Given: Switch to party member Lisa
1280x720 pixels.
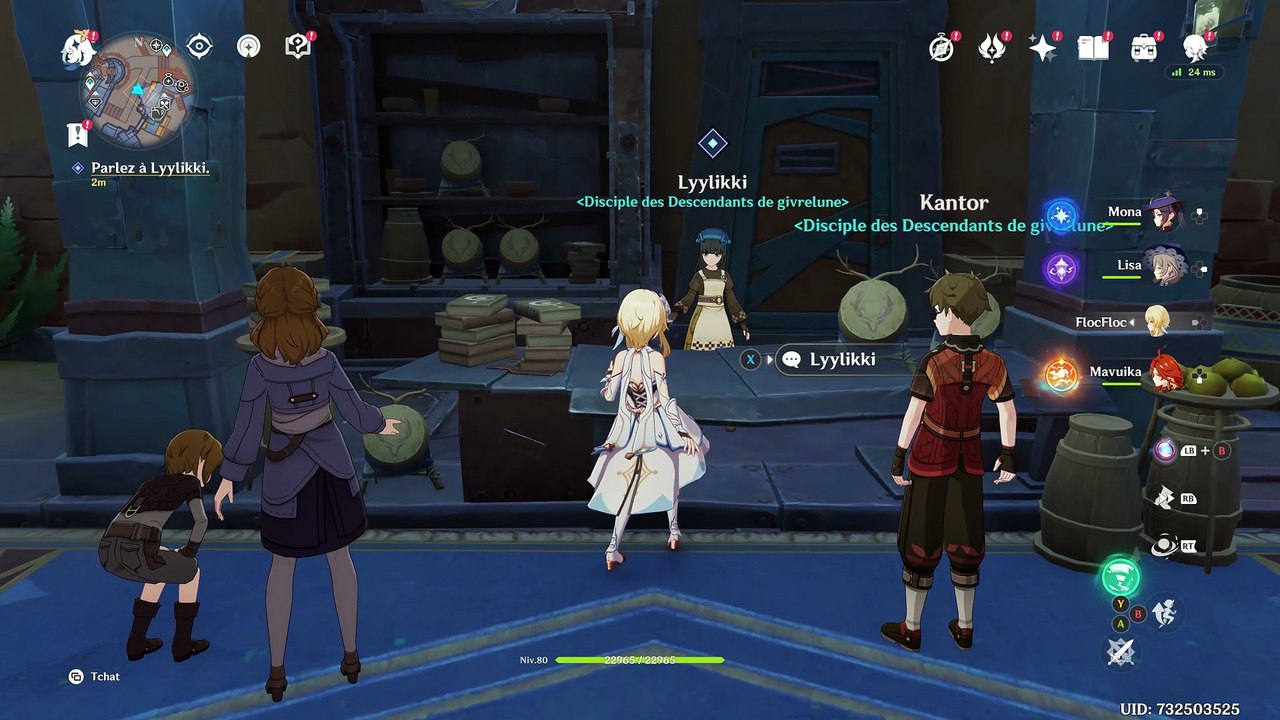Looking at the screenshot, I should click(1163, 267).
